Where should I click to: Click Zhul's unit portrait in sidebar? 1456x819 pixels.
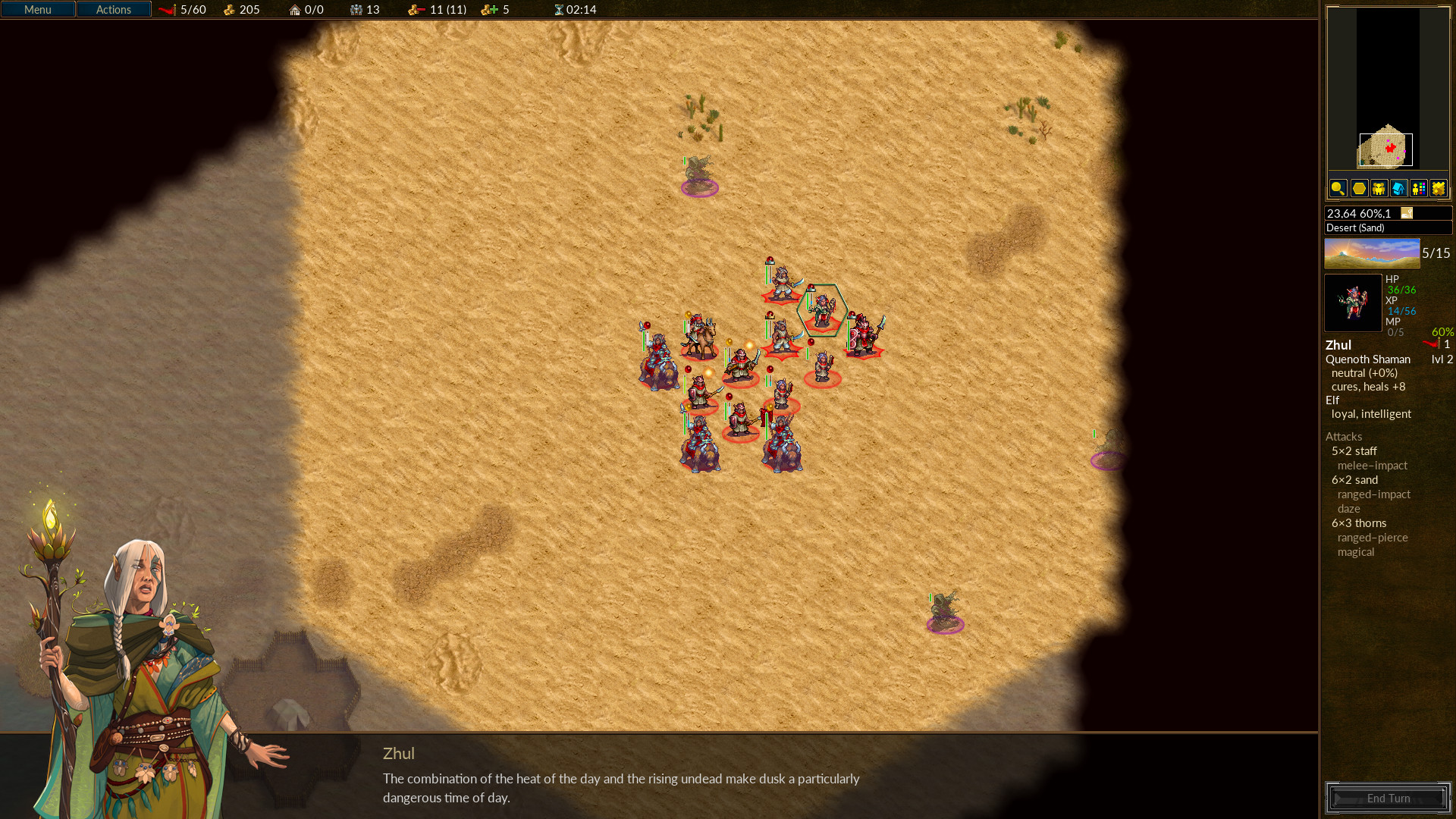click(1353, 303)
